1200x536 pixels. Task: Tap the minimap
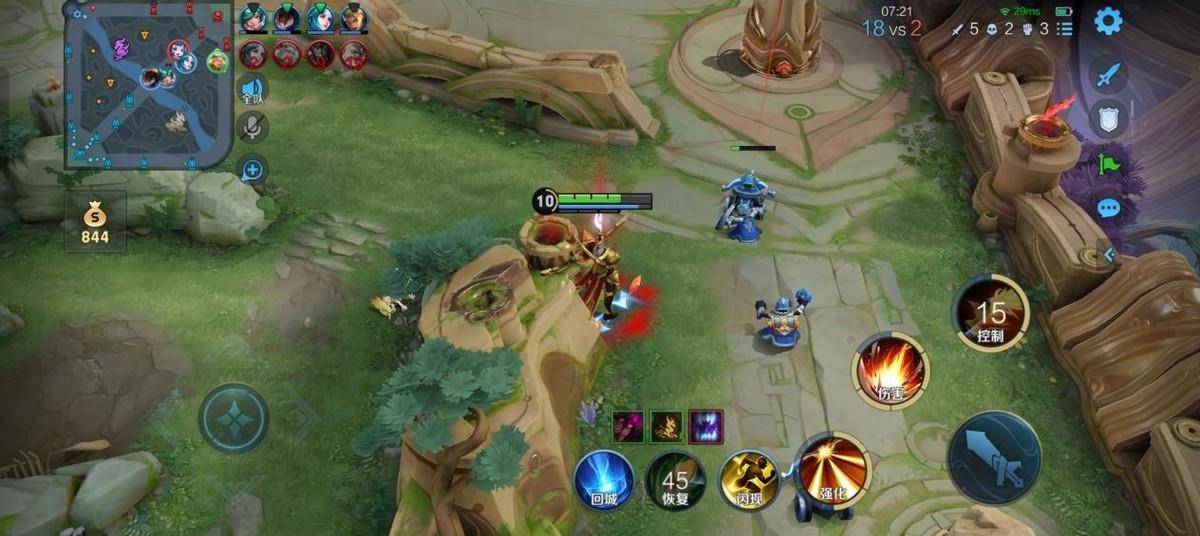pos(148,83)
